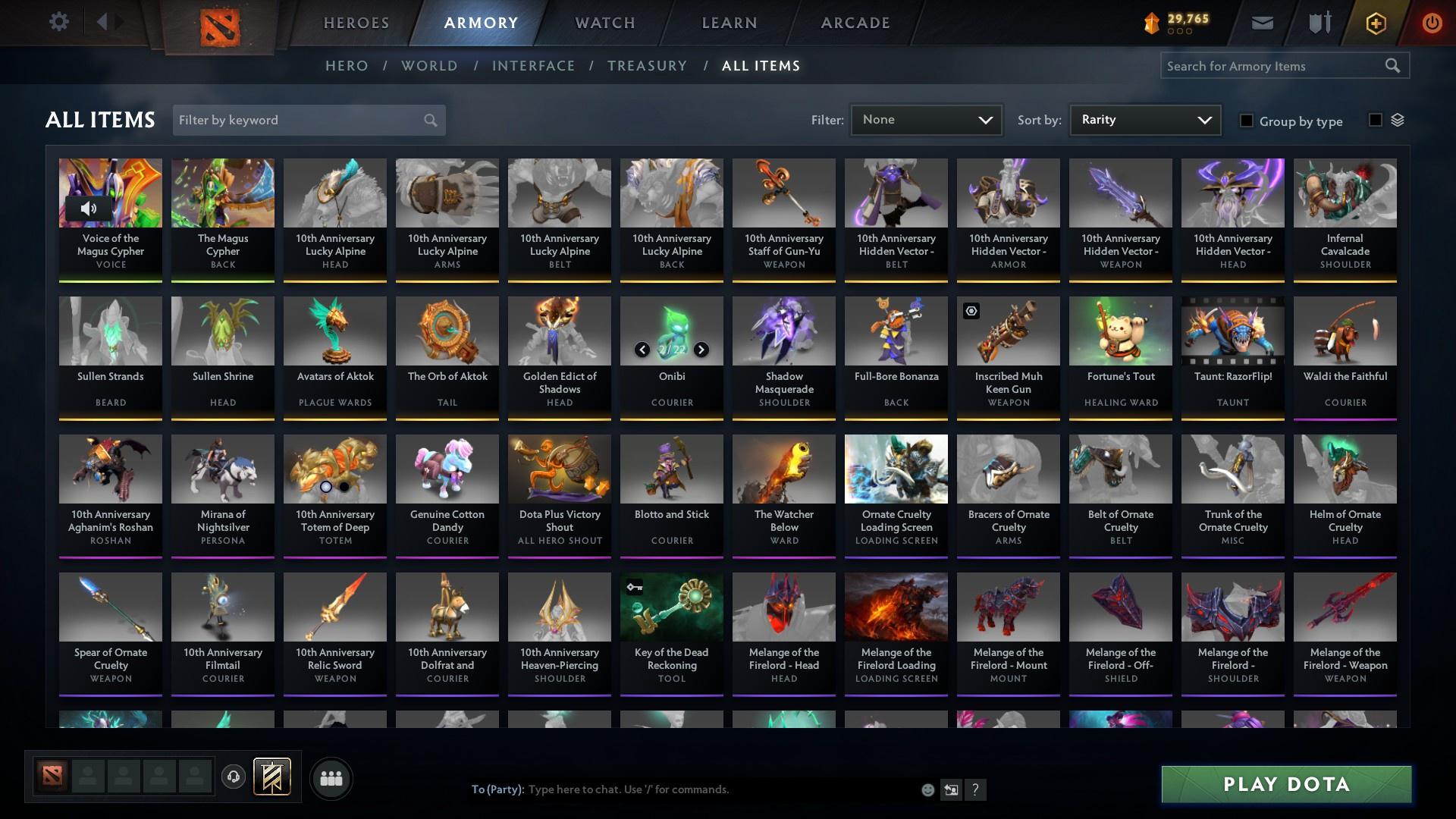The height and width of the screenshot is (819, 1456).
Task: Enable the Group by type checkbox
Action: [1247, 121]
